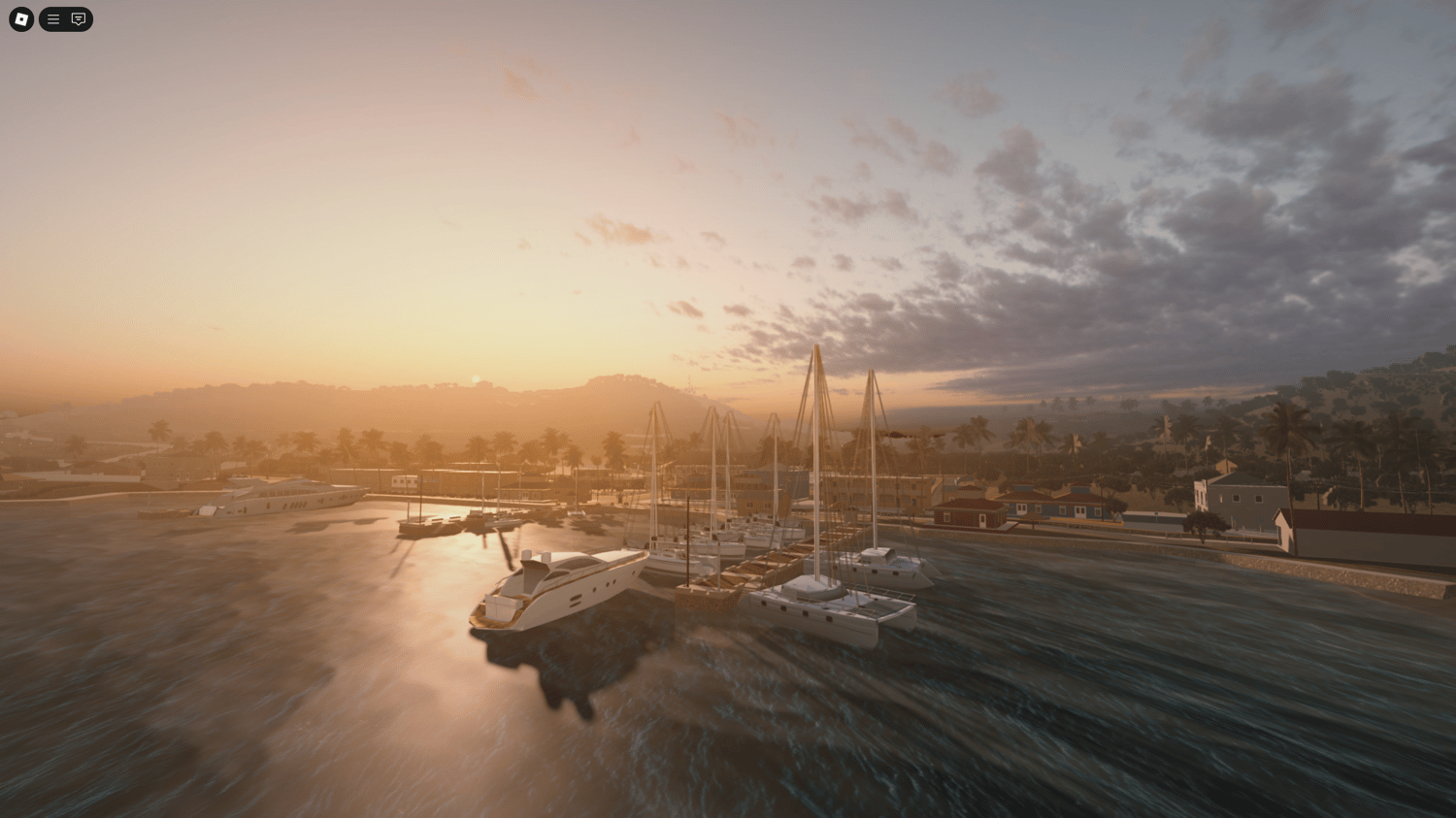Click the Roblox logo icon
This screenshot has width=1456, height=818.
tap(21, 18)
